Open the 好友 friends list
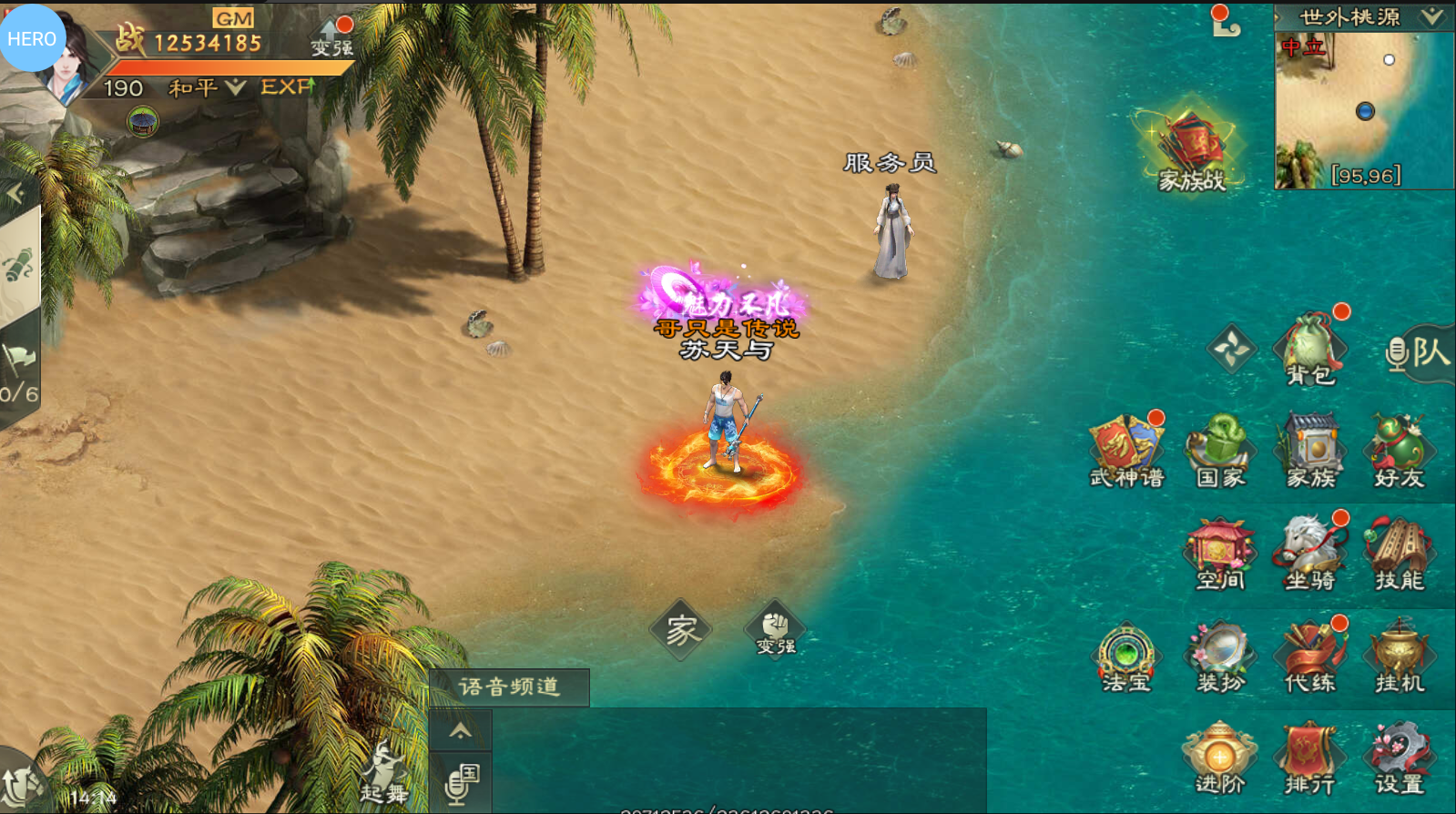The image size is (1456, 814). (x=1400, y=452)
